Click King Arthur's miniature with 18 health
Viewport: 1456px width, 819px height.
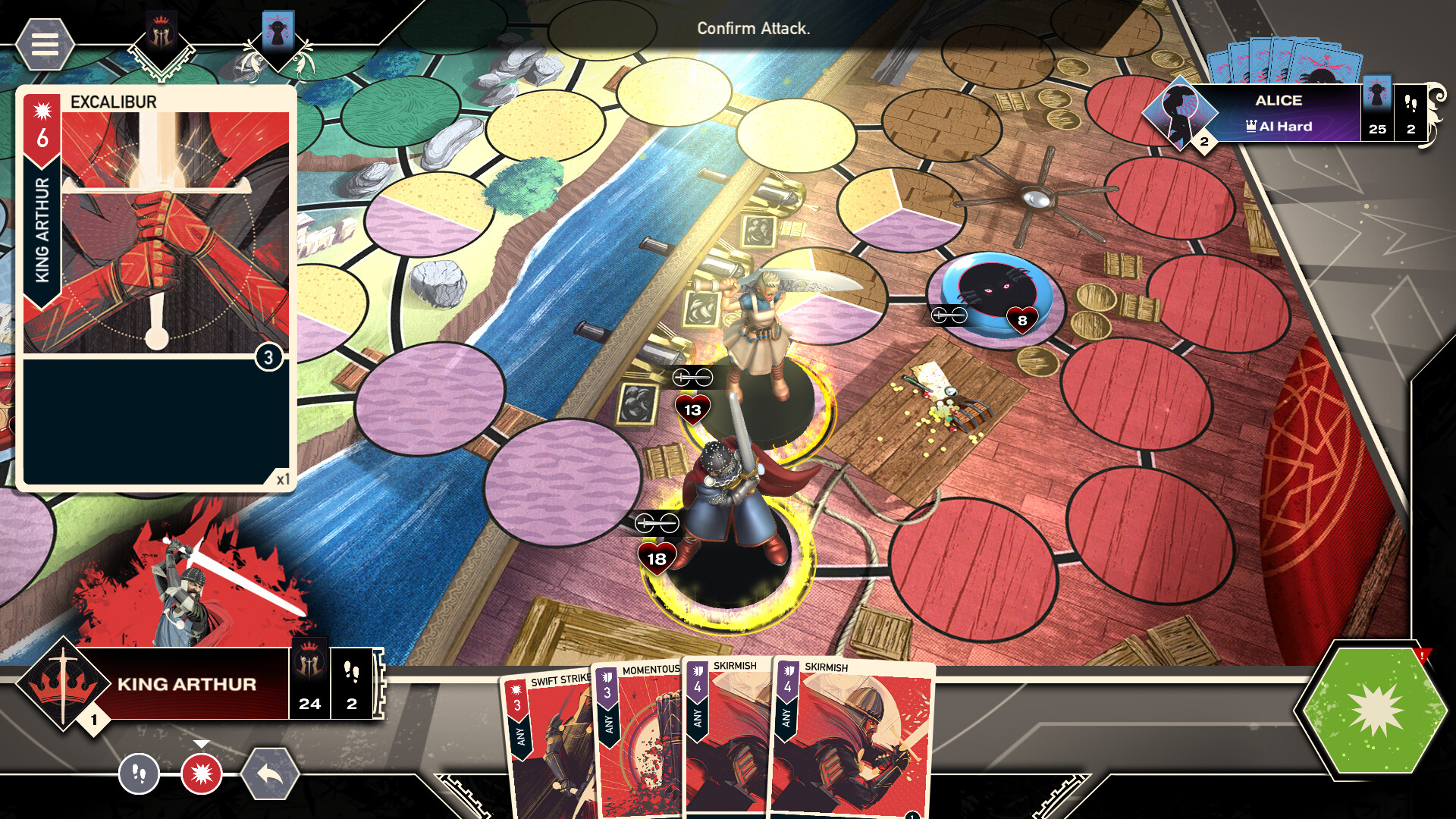tap(728, 500)
